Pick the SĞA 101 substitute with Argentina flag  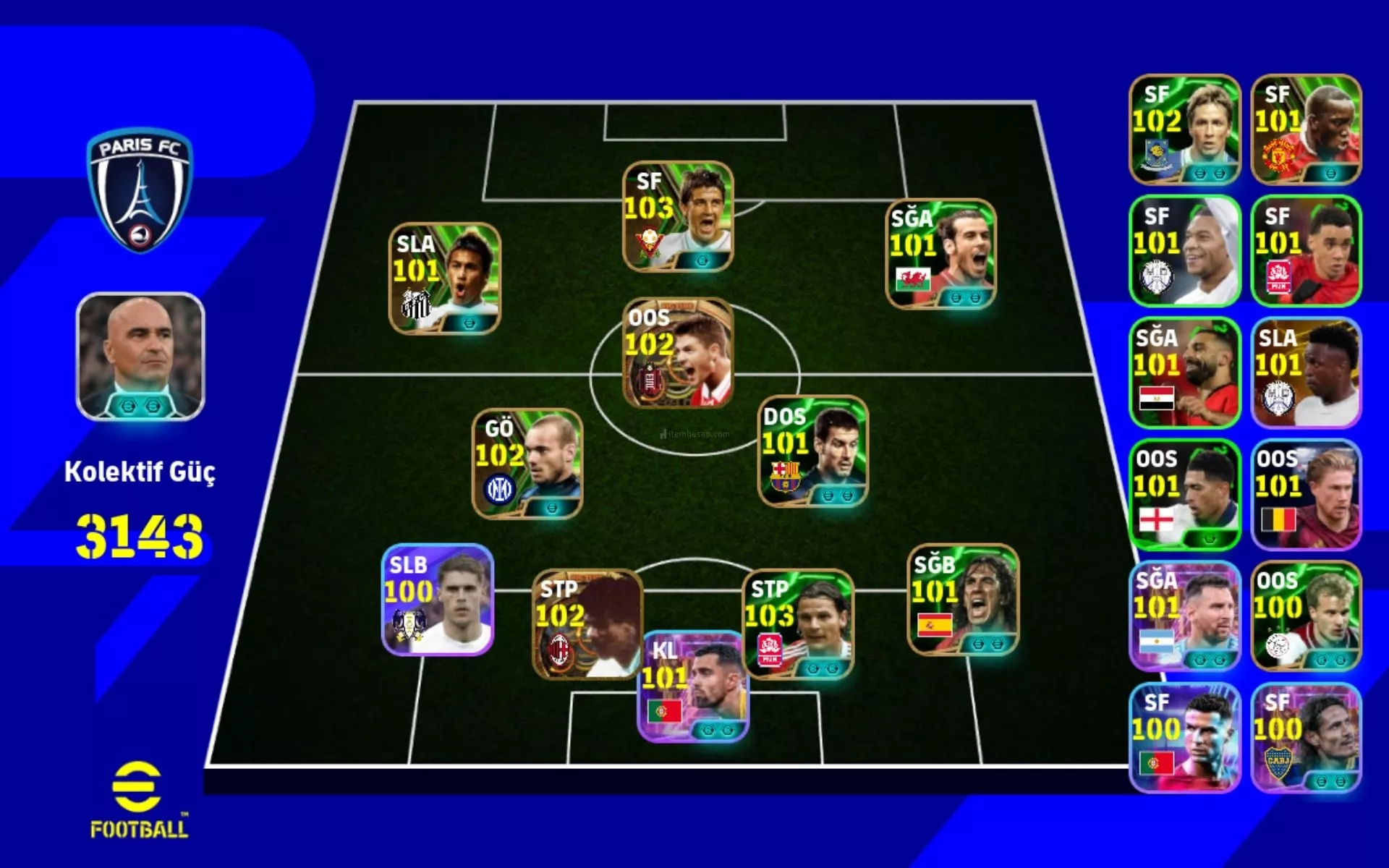pyautogui.click(x=1184, y=616)
